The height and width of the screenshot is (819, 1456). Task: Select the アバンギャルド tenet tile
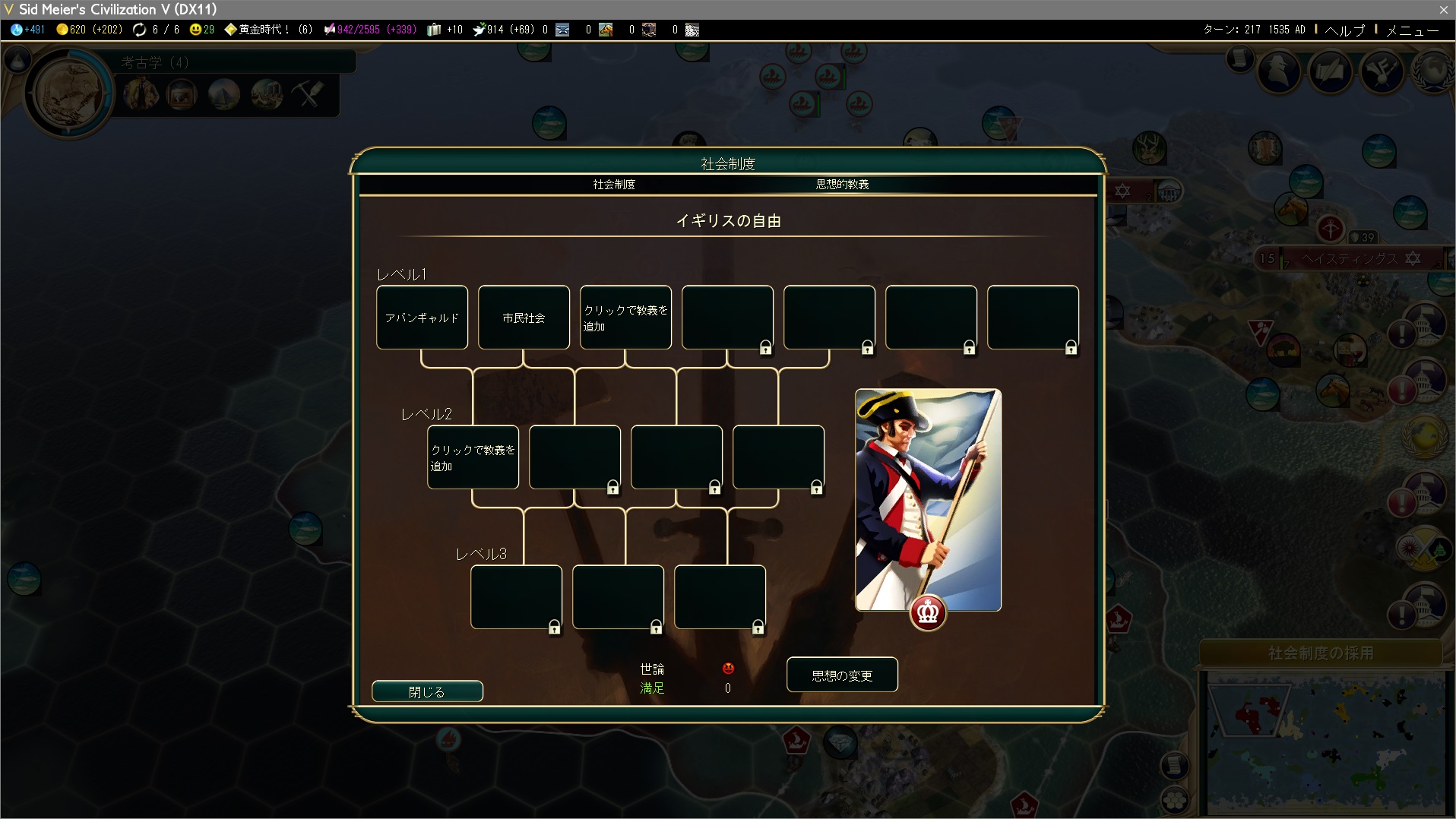422,318
